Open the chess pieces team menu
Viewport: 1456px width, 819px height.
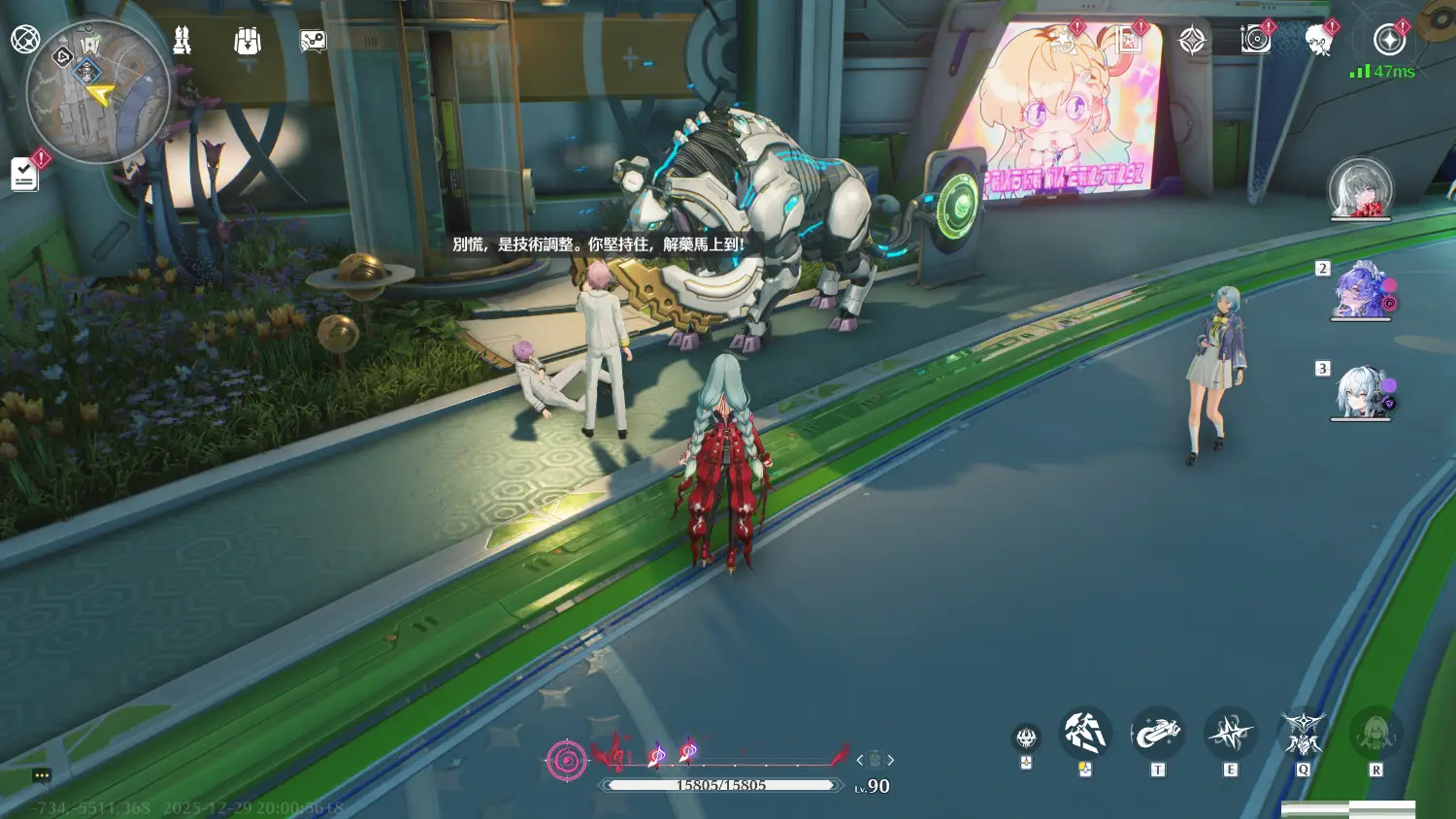coord(182,41)
